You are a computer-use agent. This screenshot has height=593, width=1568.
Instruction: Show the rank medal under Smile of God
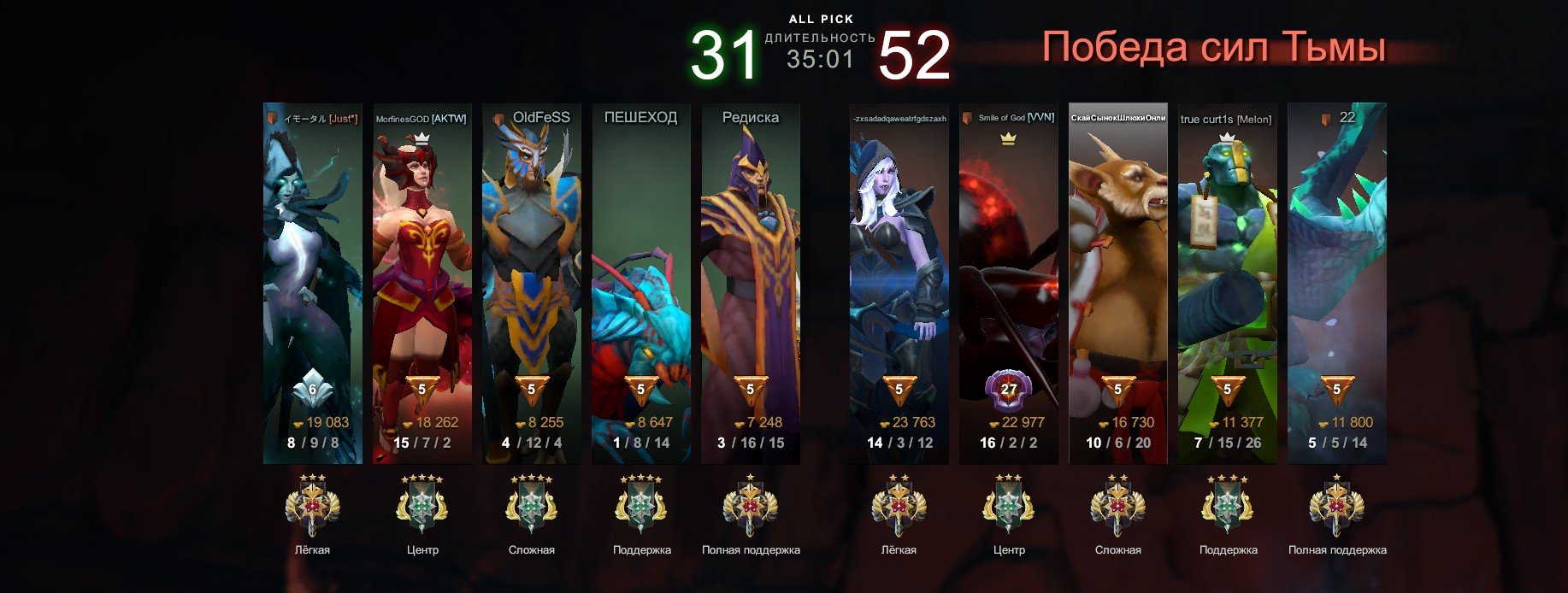click(1009, 506)
